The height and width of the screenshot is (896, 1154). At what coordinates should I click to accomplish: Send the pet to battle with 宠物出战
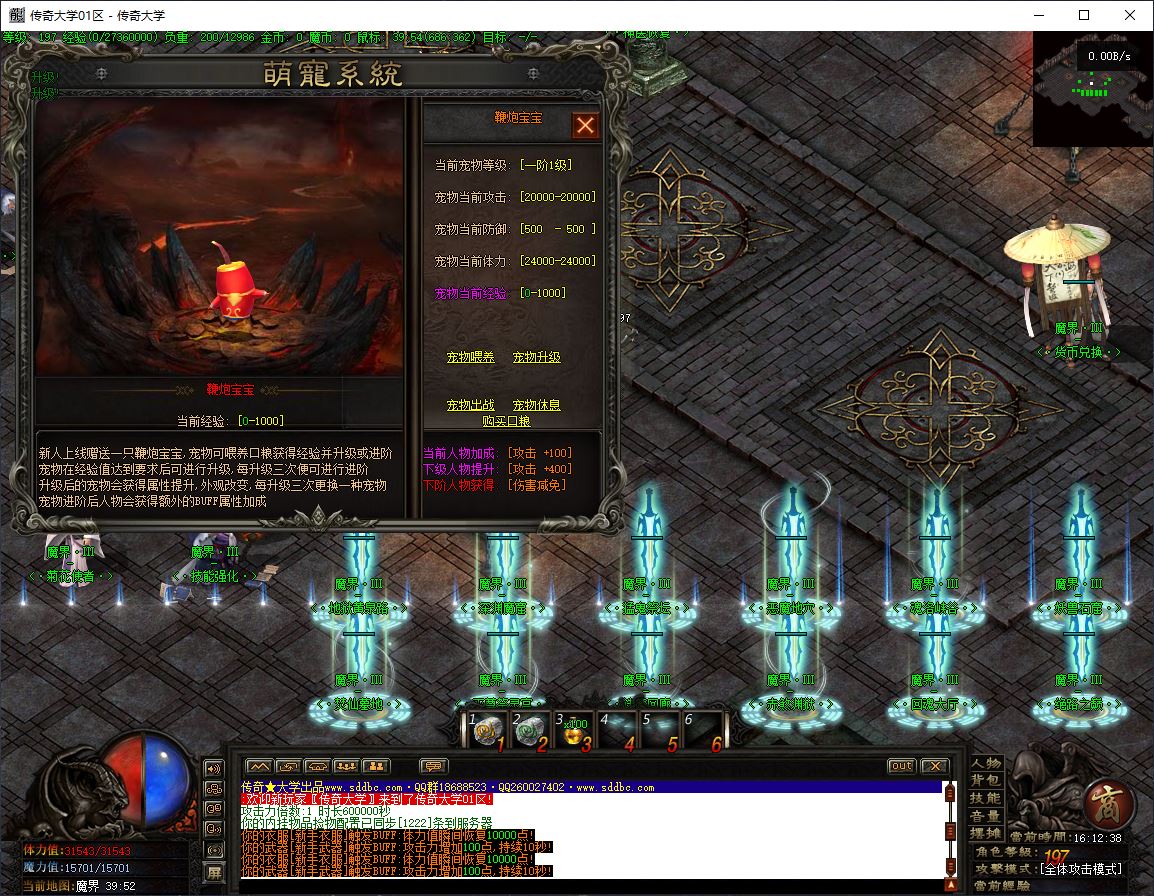(x=470, y=405)
